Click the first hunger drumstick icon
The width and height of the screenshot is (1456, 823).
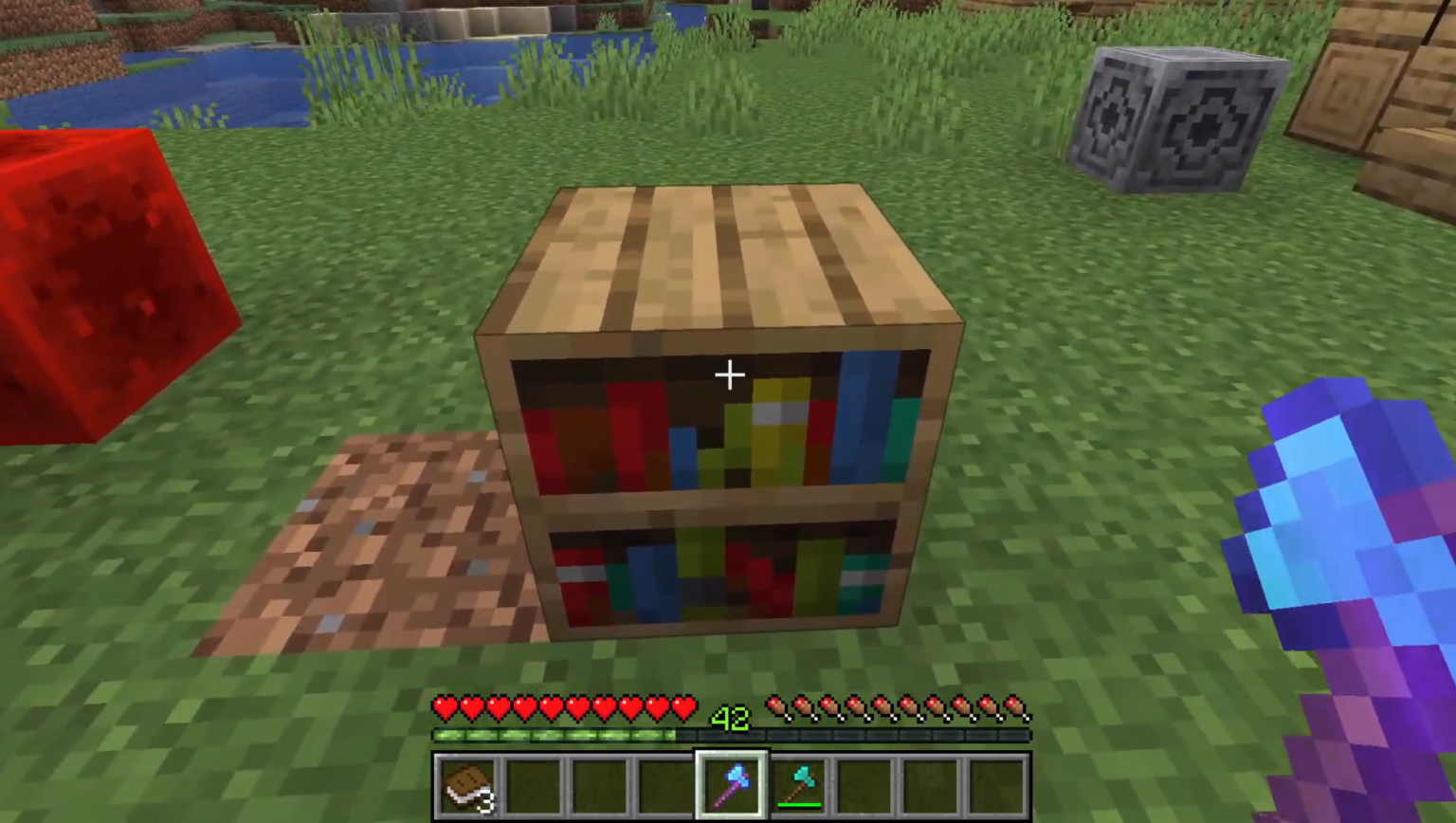777,706
